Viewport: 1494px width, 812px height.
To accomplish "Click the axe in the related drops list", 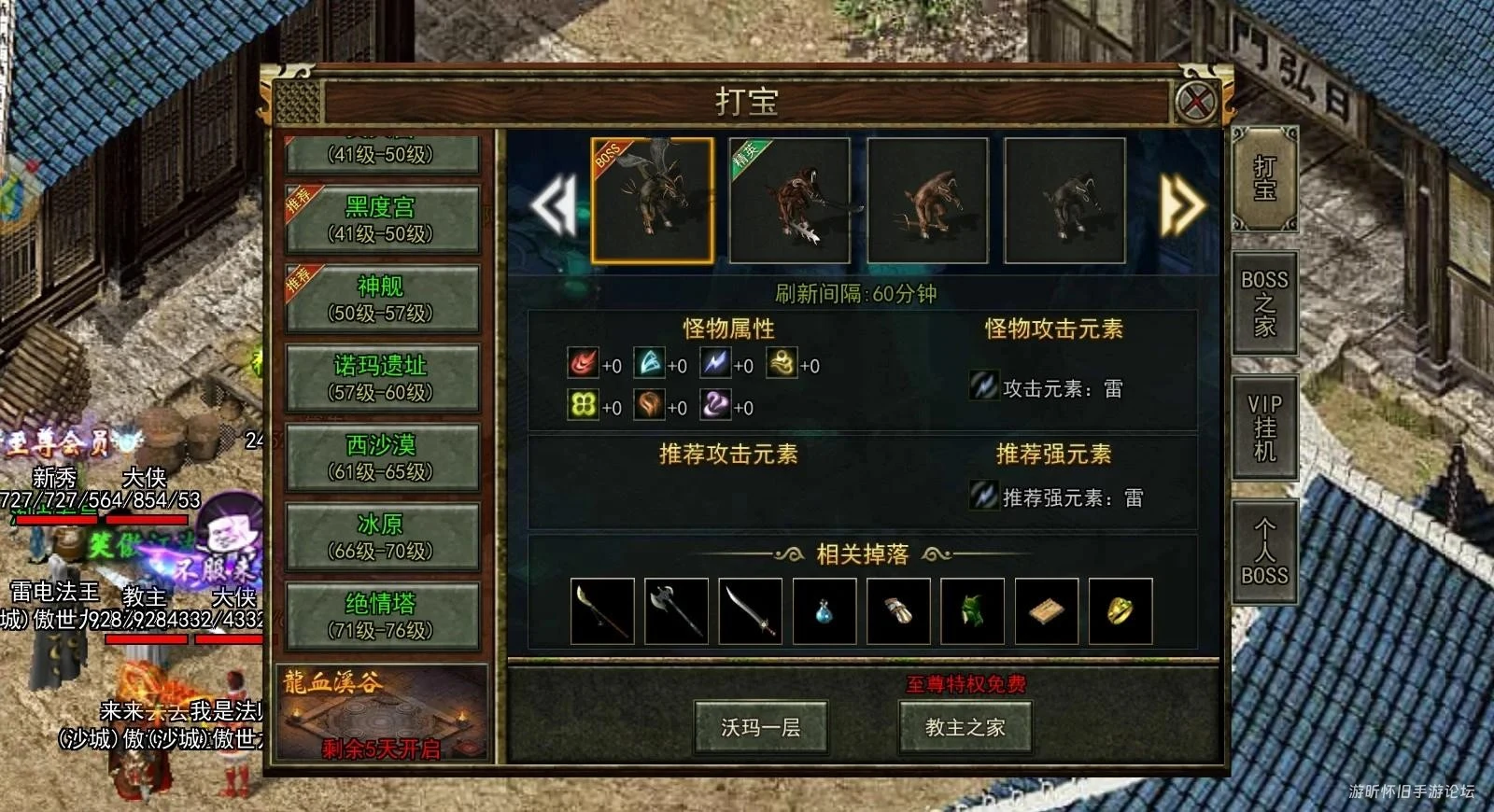I will 675,611.
